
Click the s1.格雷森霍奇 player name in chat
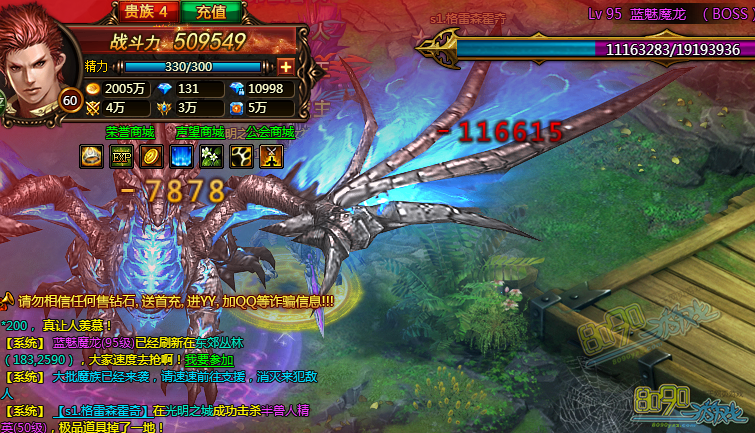click(x=102, y=410)
